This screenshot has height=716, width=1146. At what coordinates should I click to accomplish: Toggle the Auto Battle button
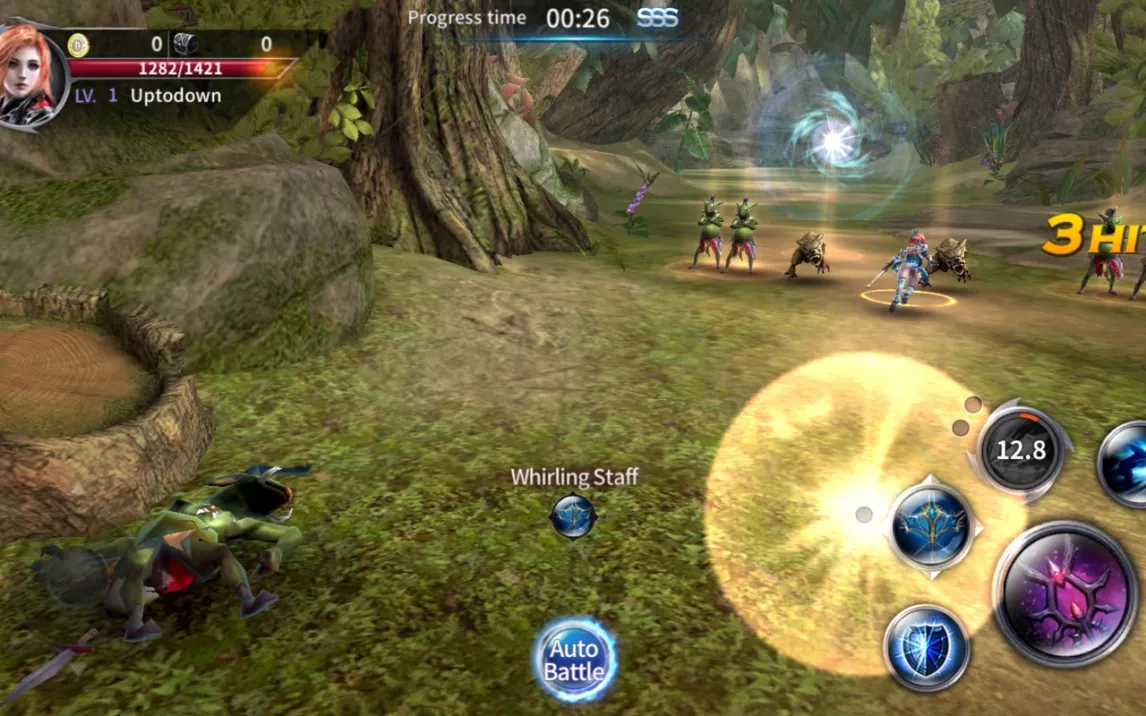coord(574,659)
